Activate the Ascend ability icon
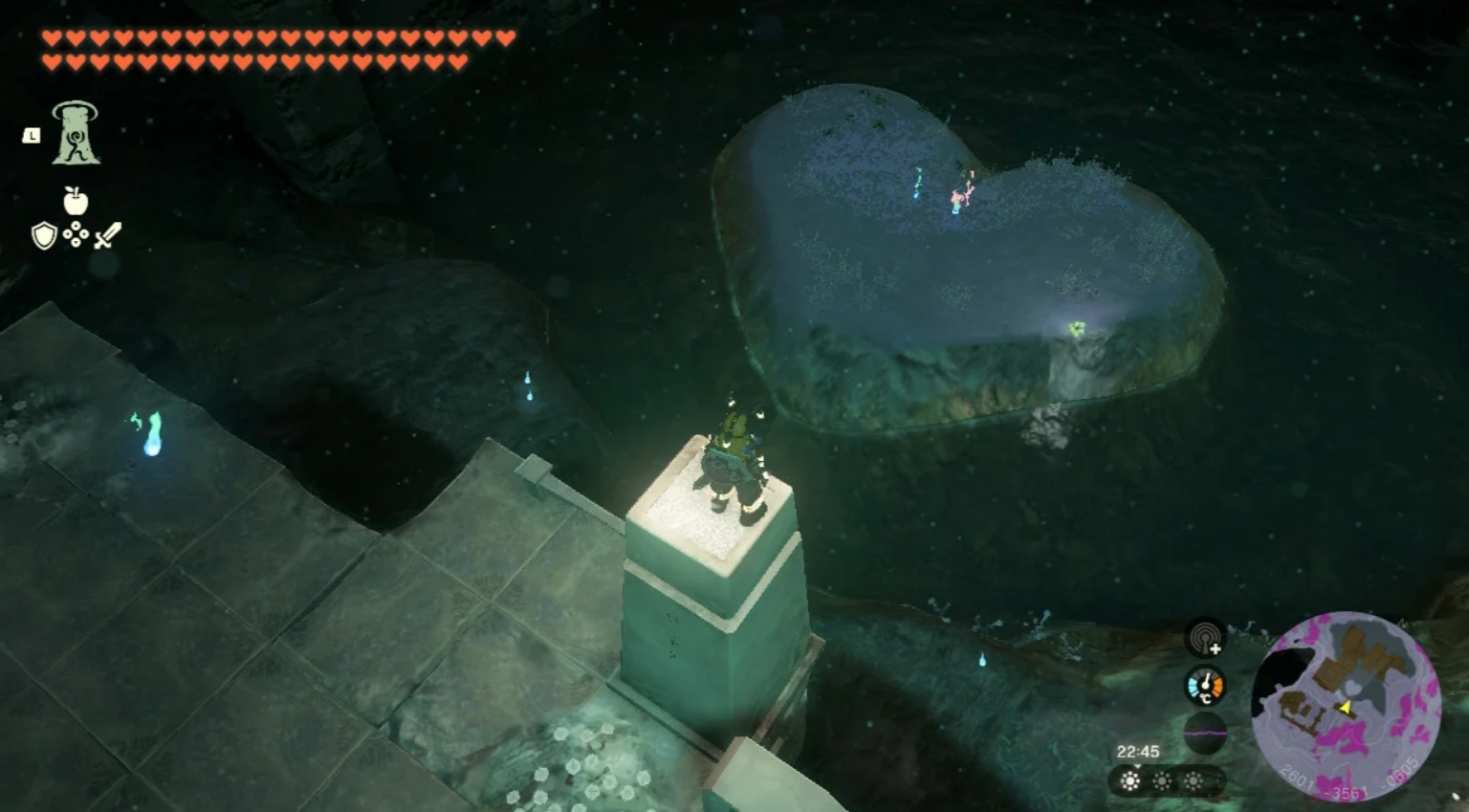Viewport: 1469px width, 812px height. point(76,132)
